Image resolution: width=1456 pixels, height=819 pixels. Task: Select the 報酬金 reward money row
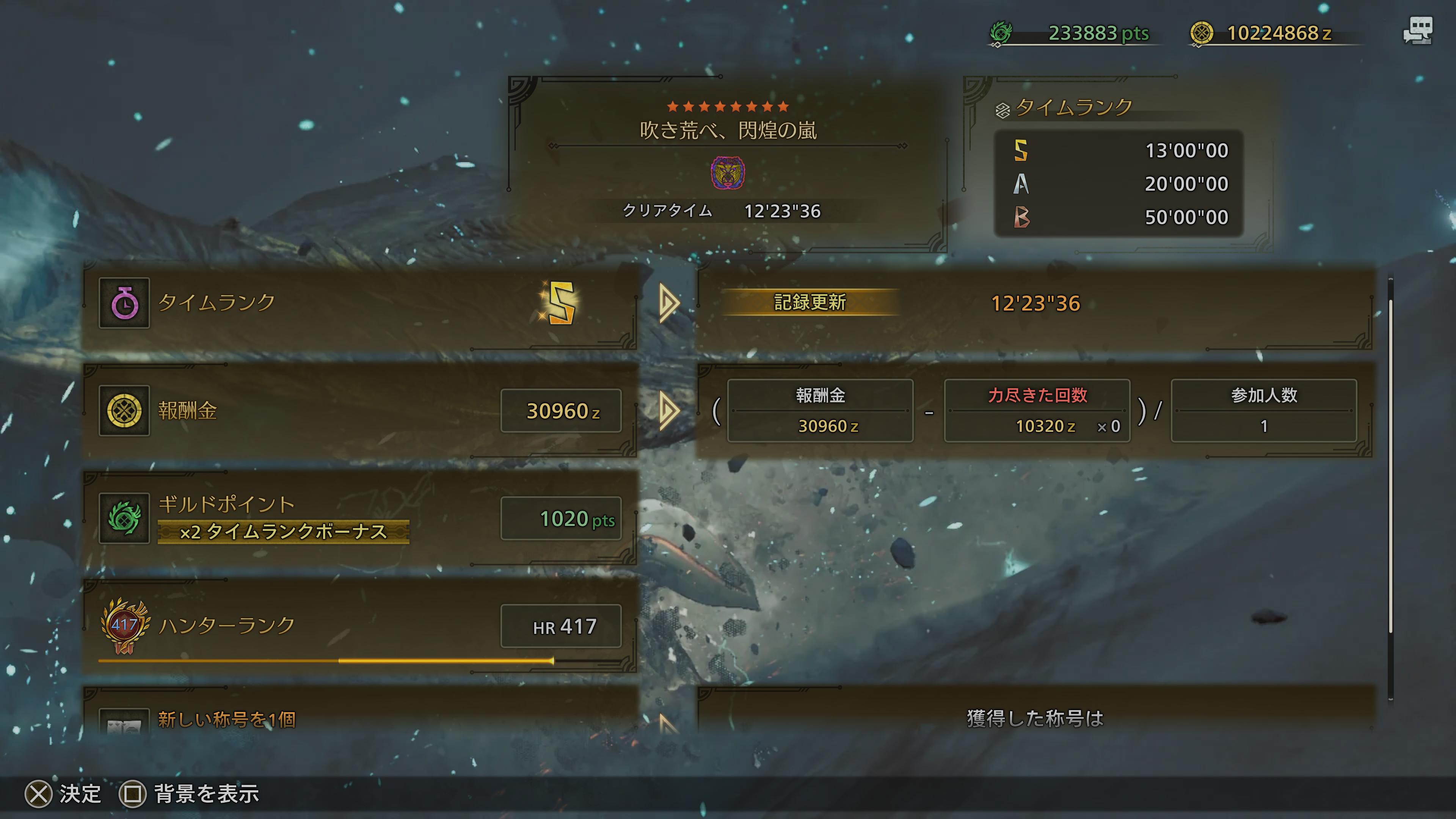tap(361, 411)
